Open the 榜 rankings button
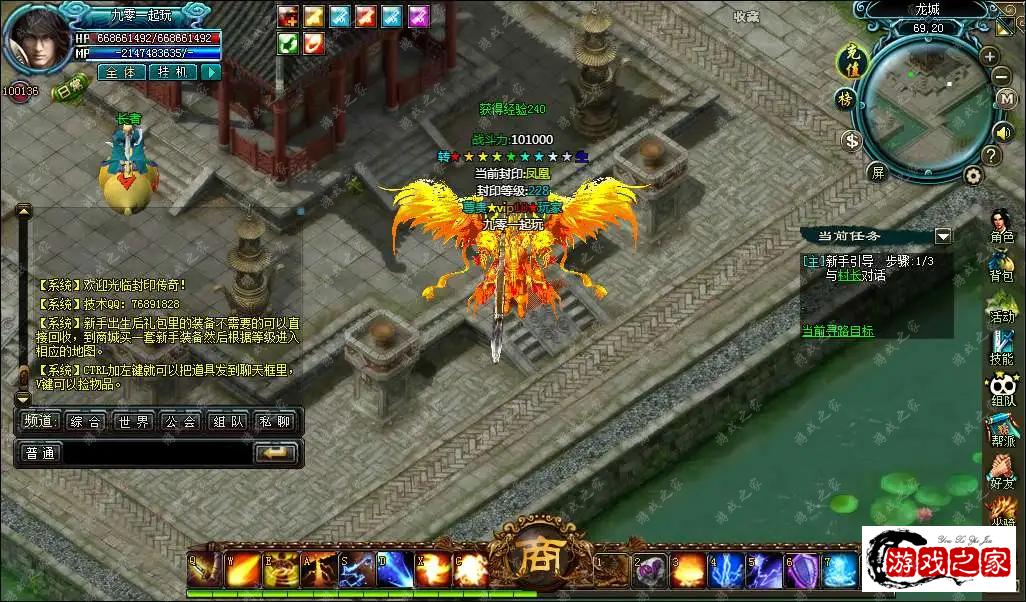This screenshot has height=602, width=1026. (x=845, y=99)
